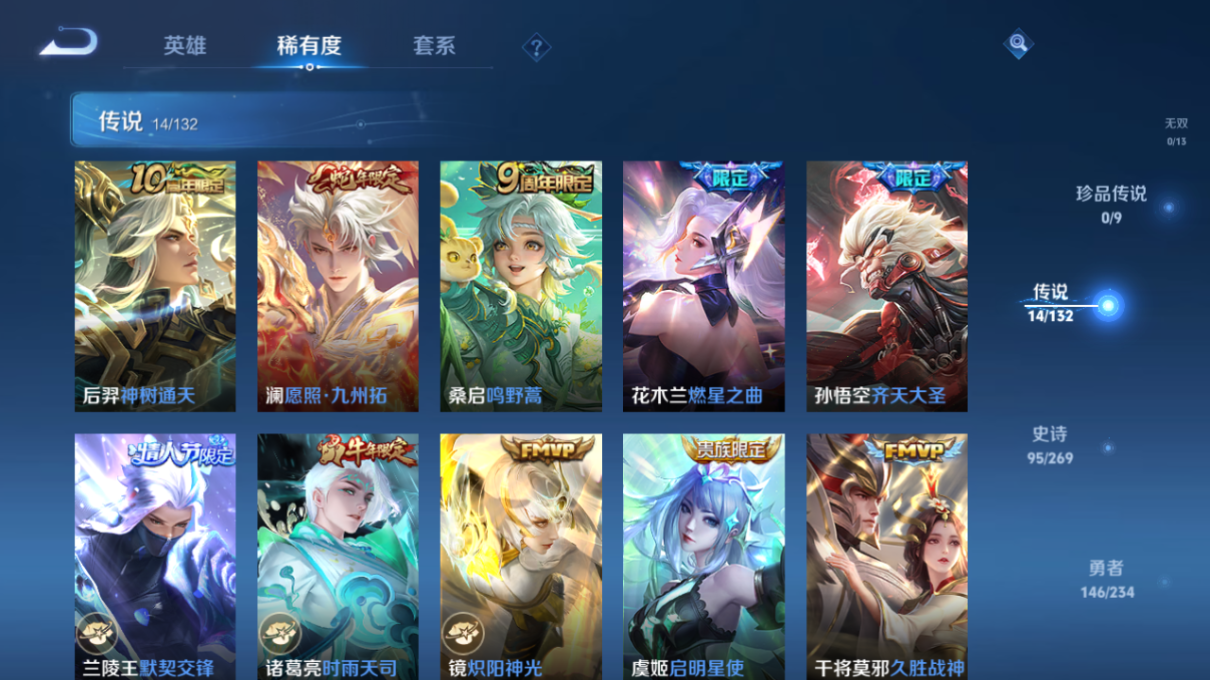Open the search magnifier icon
1210x680 pixels.
(1017, 44)
